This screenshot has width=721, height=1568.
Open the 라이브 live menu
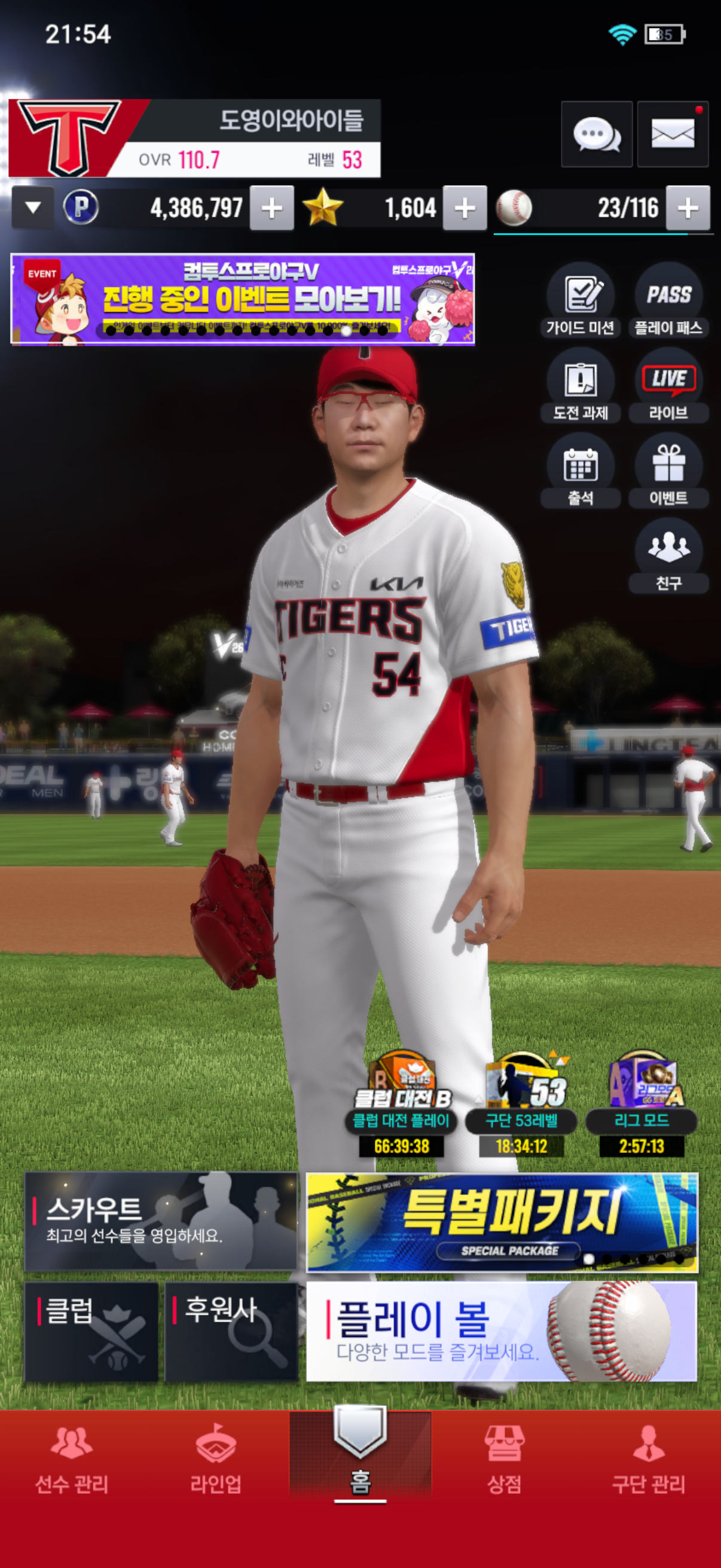pyautogui.click(x=668, y=385)
